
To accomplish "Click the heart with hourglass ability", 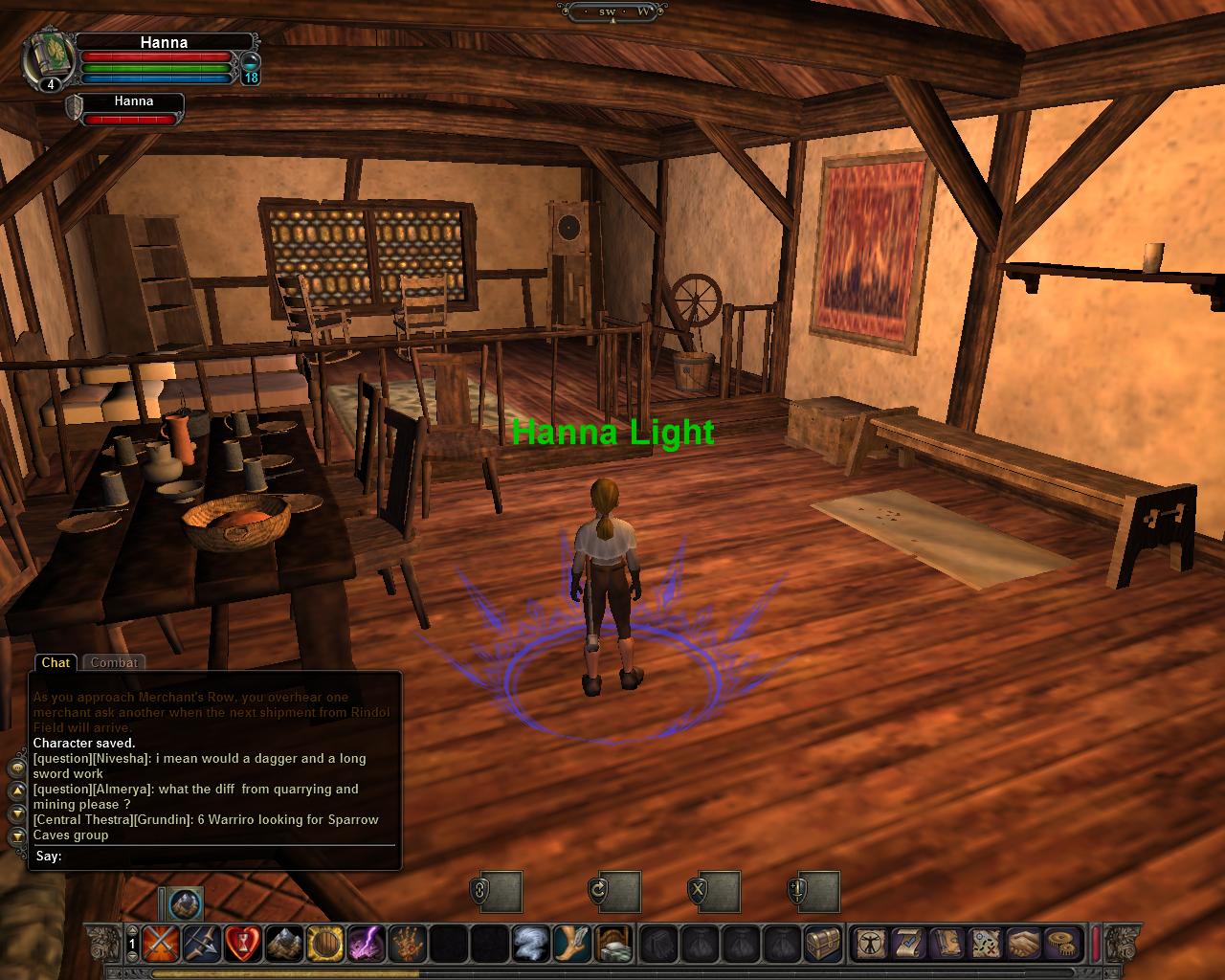I will click(x=243, y=944).
